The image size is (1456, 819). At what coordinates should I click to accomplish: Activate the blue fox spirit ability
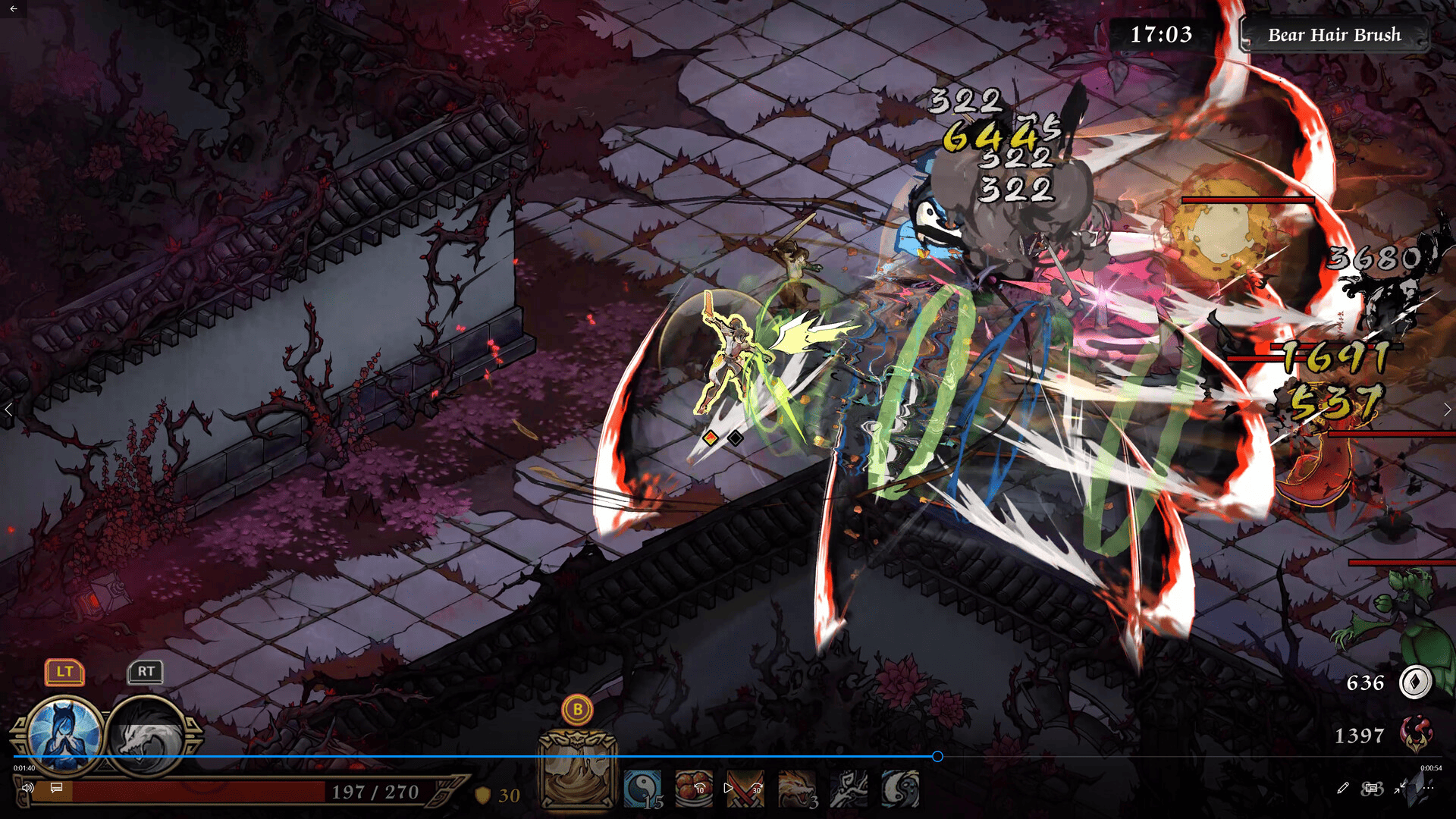pos(64,733)
